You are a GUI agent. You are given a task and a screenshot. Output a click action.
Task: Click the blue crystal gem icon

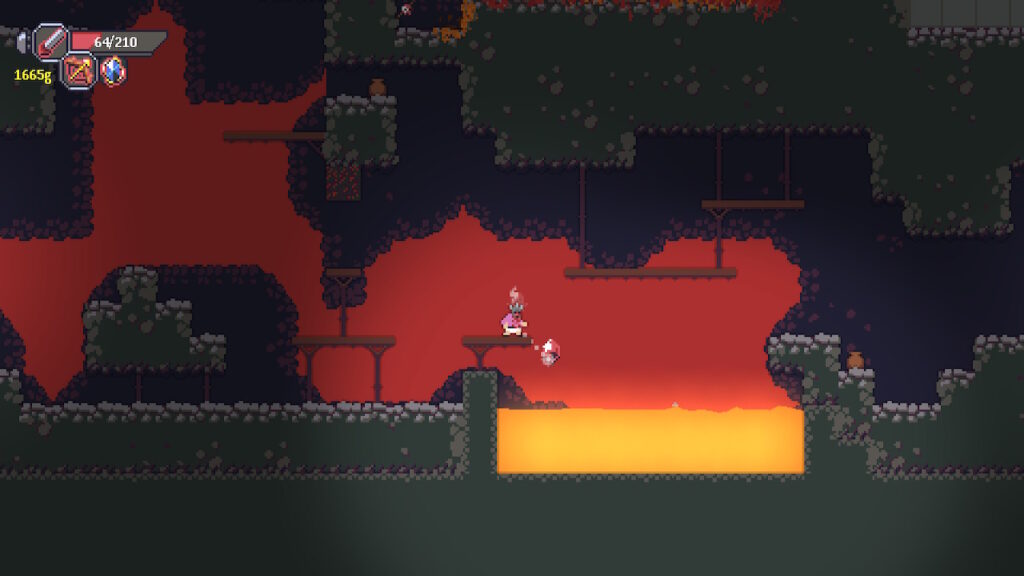[x=113, y=71]
